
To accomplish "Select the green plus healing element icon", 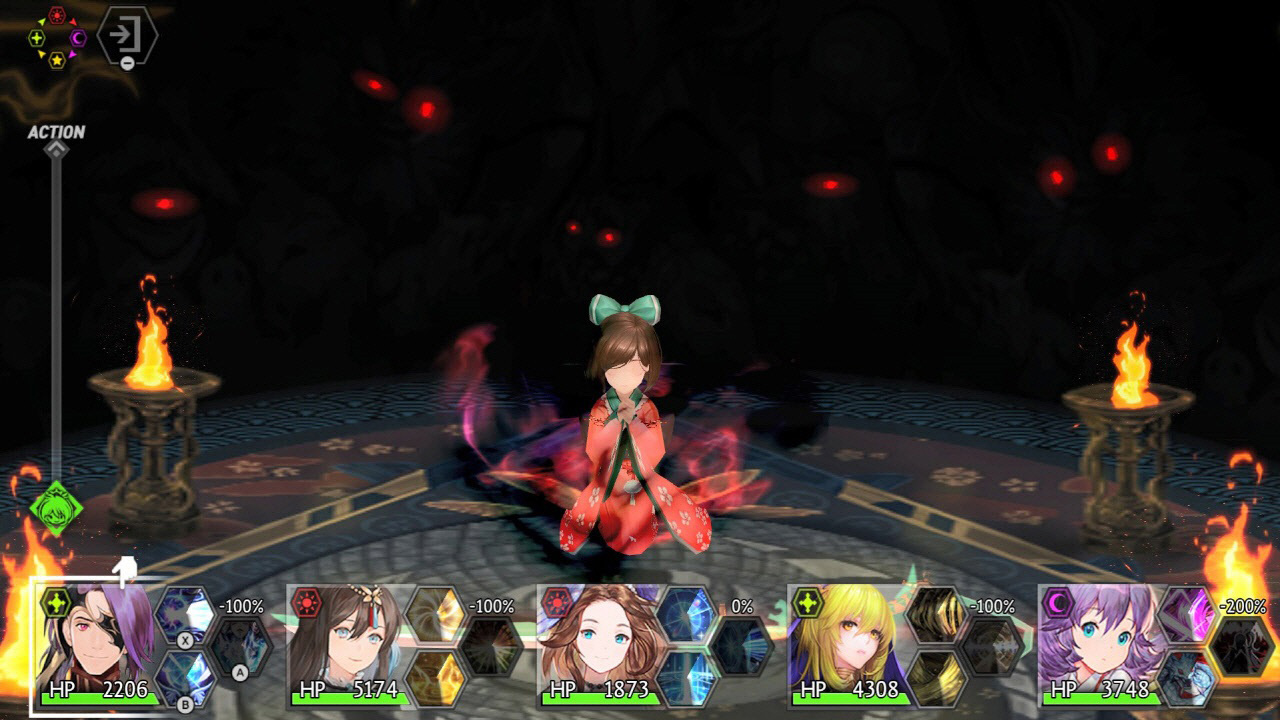I will click(x=37, y=37).
